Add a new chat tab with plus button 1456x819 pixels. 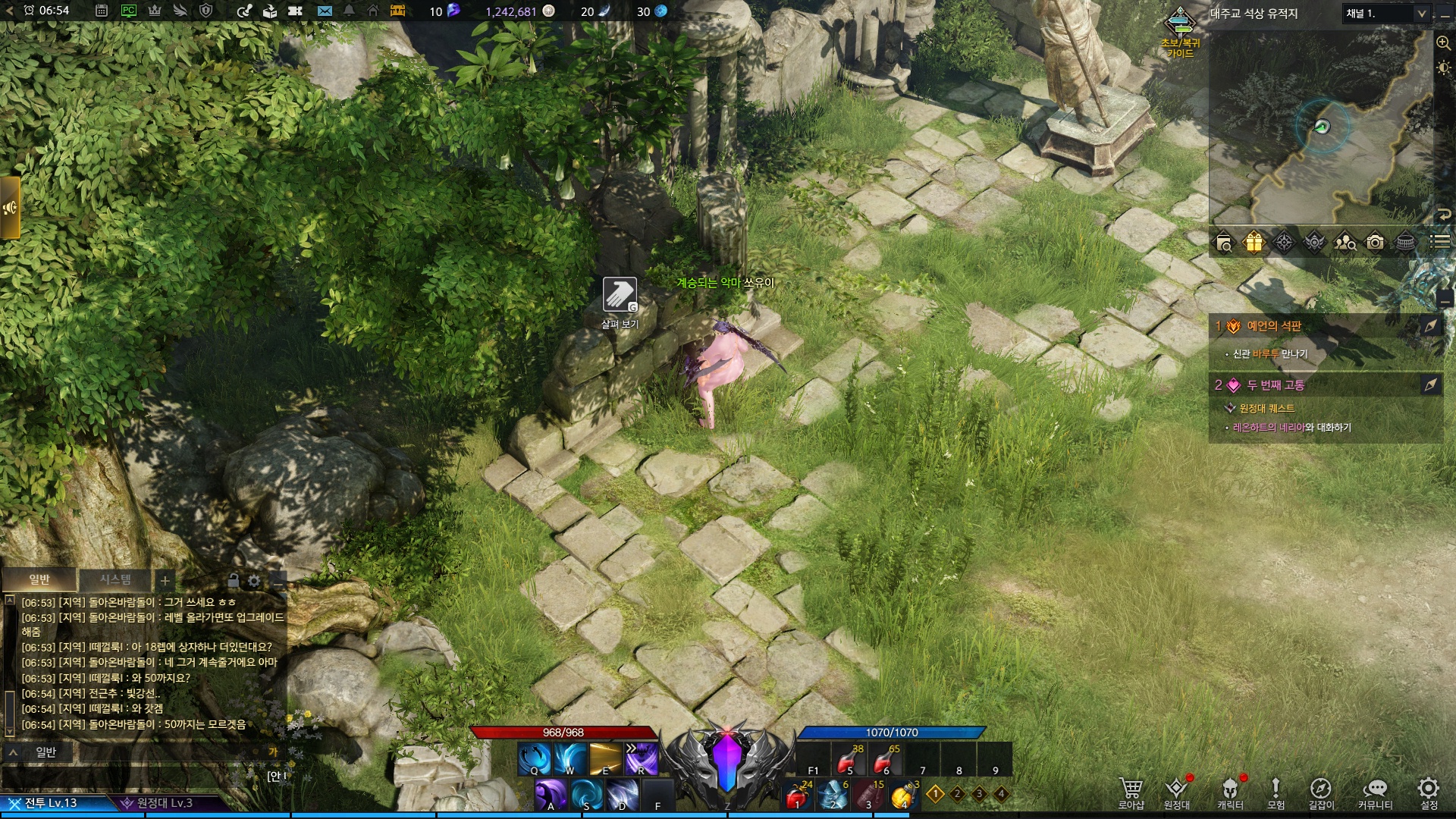tap(165, 581)
